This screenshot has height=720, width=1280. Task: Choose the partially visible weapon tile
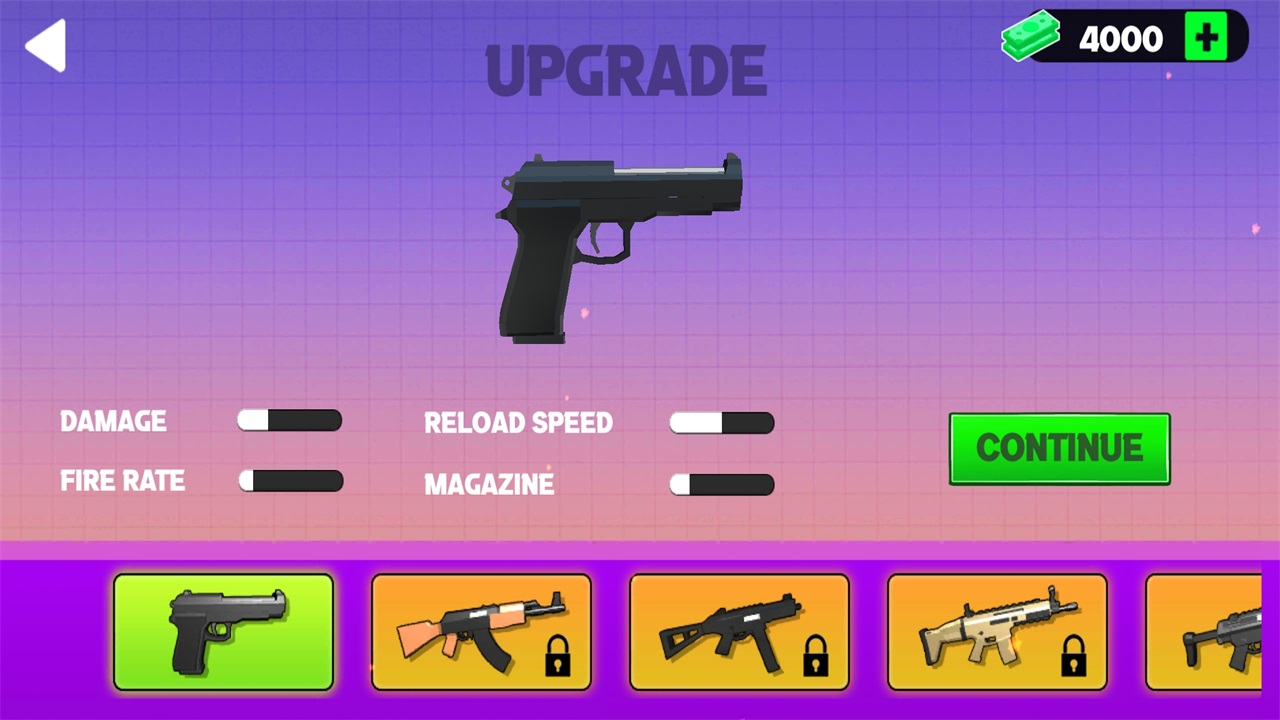point(1204,632)
